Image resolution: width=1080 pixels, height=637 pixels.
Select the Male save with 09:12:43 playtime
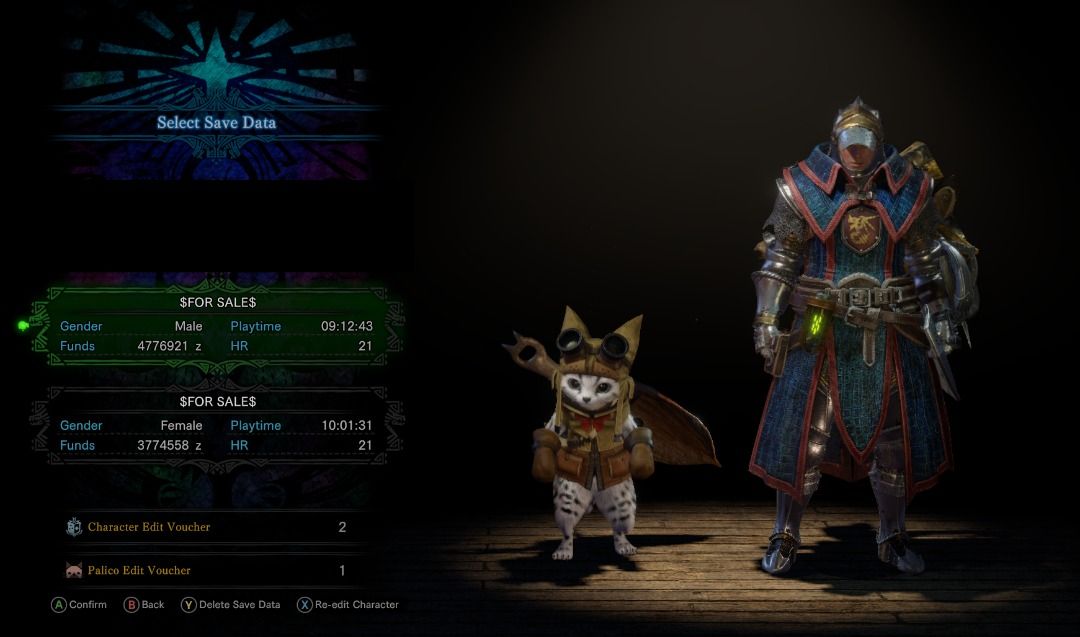coord(216,324)
